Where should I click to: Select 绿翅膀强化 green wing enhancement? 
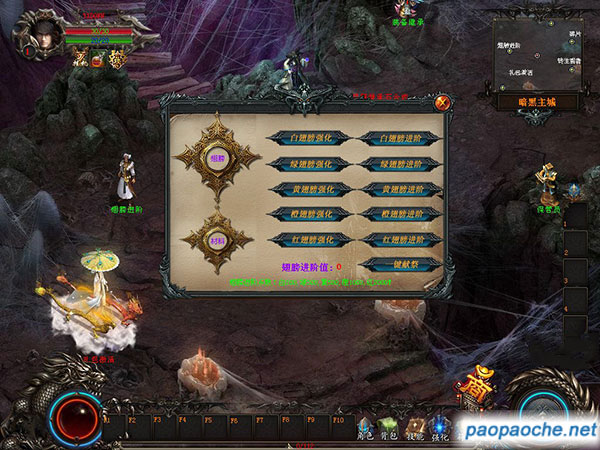click(x=310, y=163)
